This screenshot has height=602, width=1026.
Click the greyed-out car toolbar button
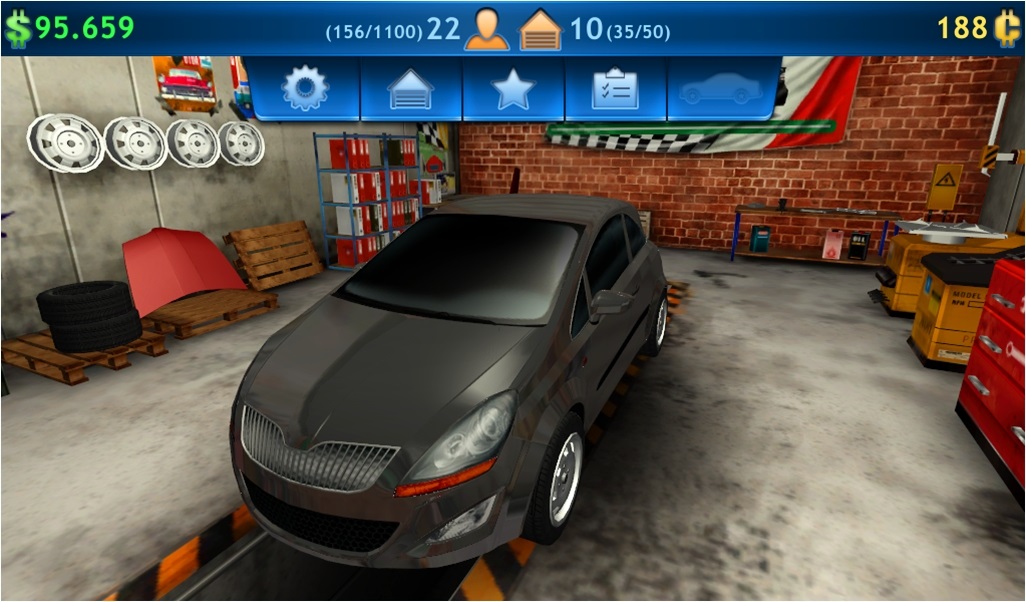(x=721, y=89)
